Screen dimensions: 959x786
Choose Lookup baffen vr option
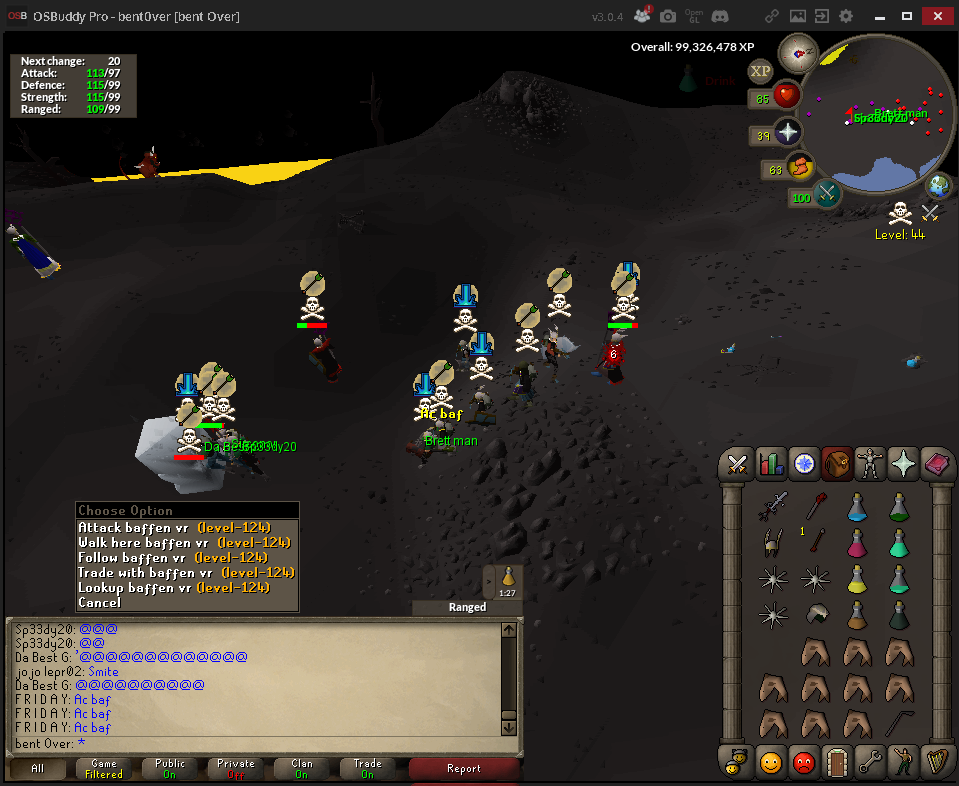click(x=187, y=587)
